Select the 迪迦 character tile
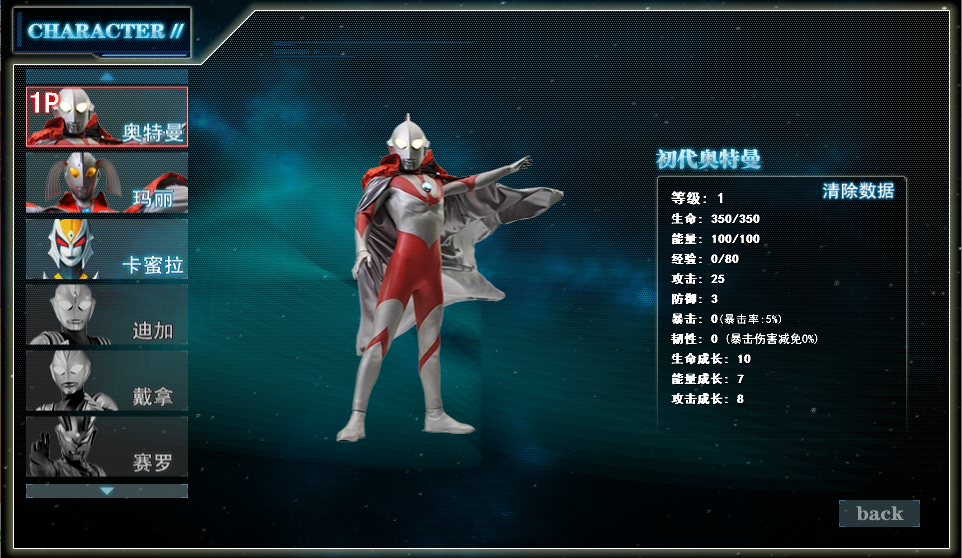This screenshot has height=558, width=962. [107, 314]
